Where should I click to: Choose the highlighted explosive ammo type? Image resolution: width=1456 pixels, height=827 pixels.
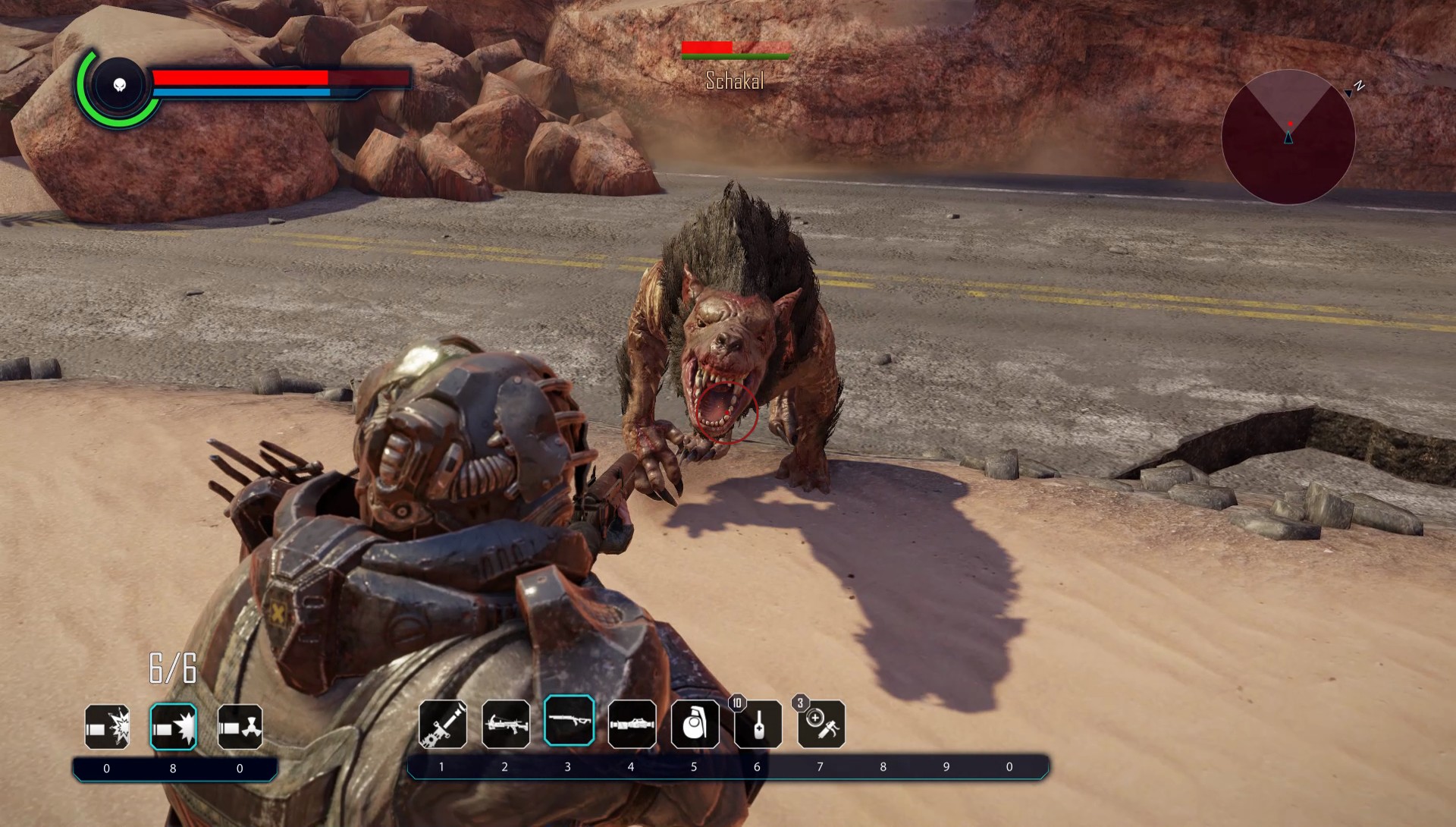[174, 727]
